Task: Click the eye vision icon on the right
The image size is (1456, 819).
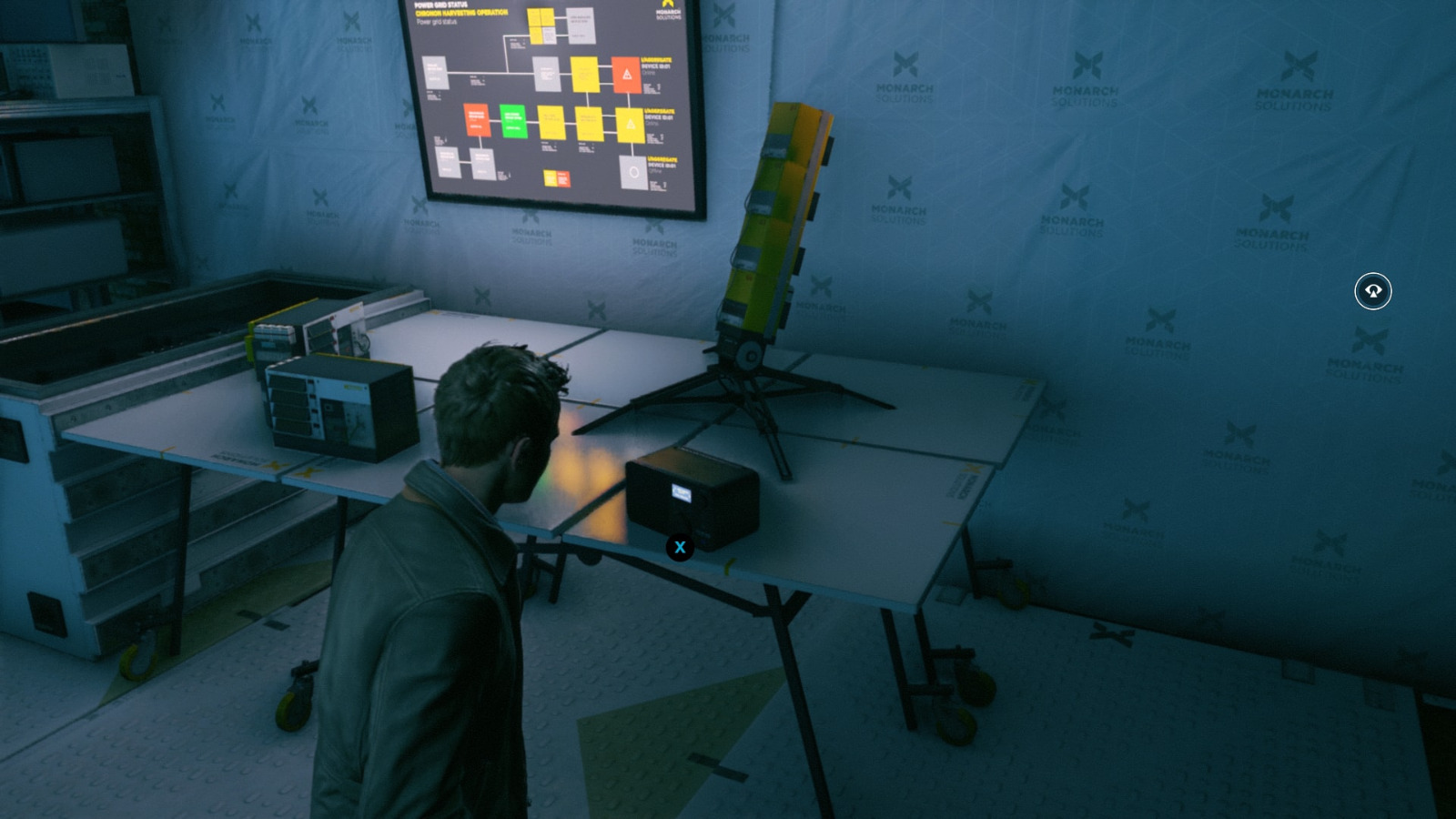Action: tap(1373, 290)
